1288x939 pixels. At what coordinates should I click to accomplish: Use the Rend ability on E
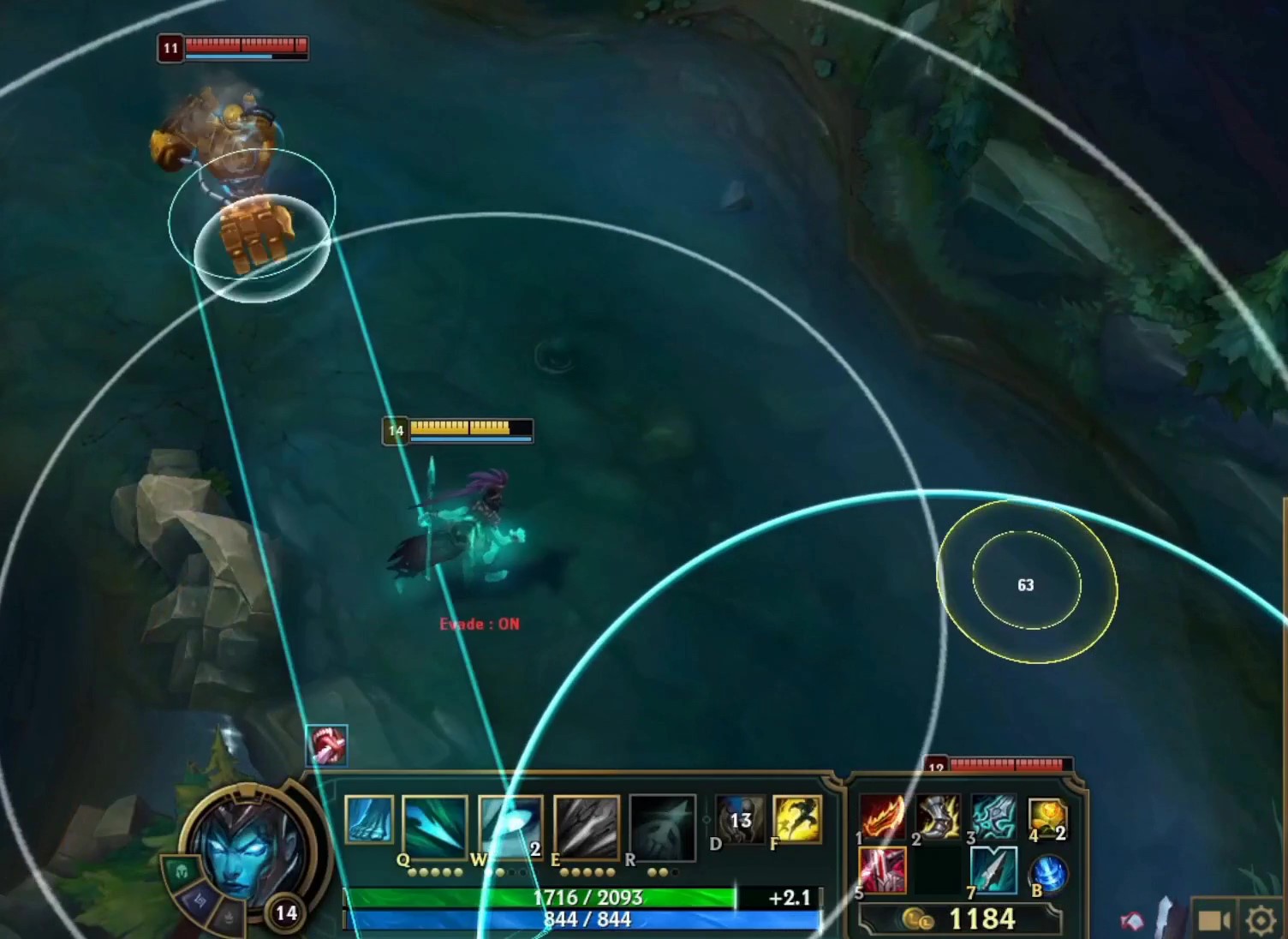pos(587,826)
